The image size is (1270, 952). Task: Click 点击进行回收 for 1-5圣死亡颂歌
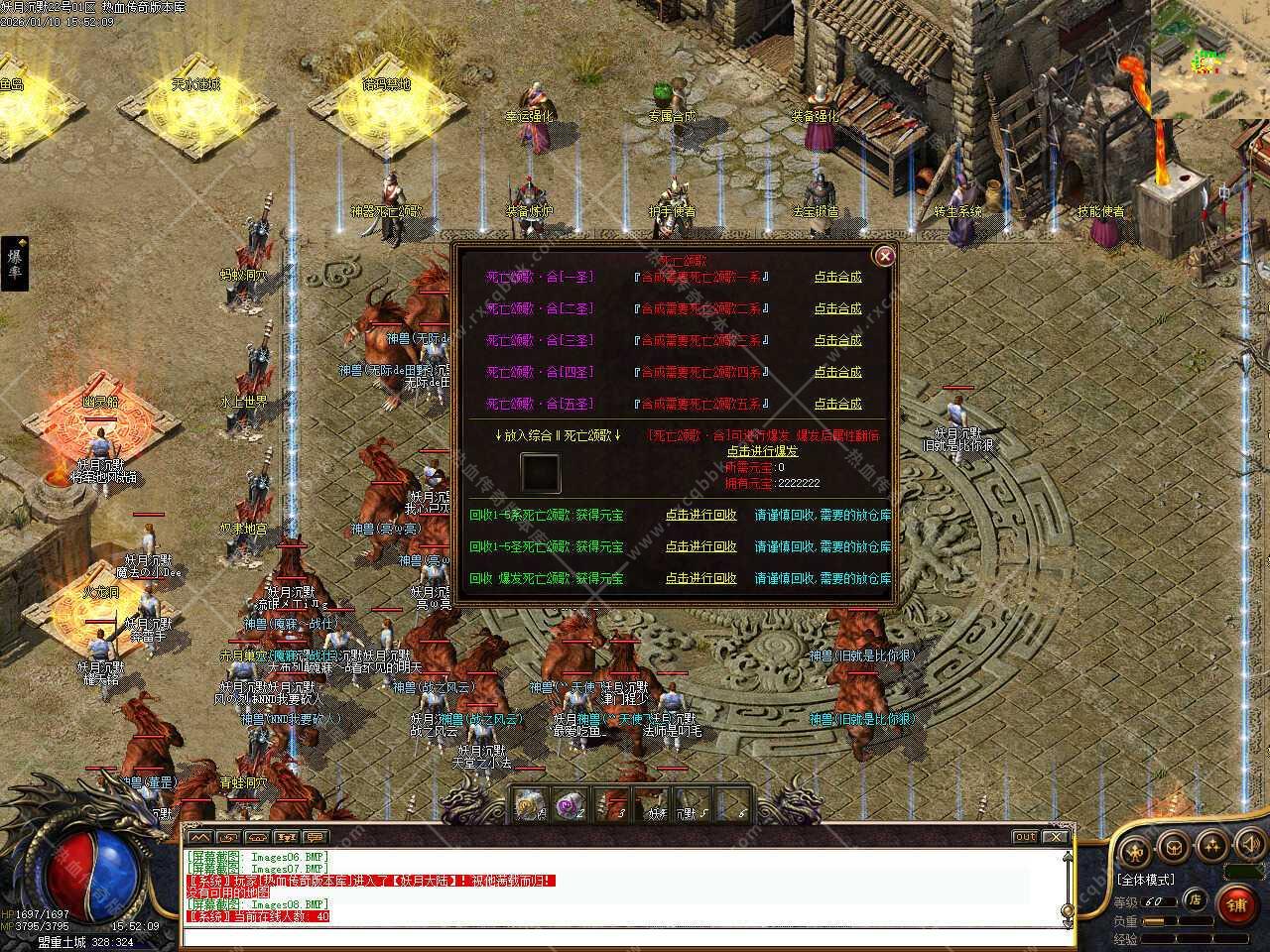(x=700, y=547)
